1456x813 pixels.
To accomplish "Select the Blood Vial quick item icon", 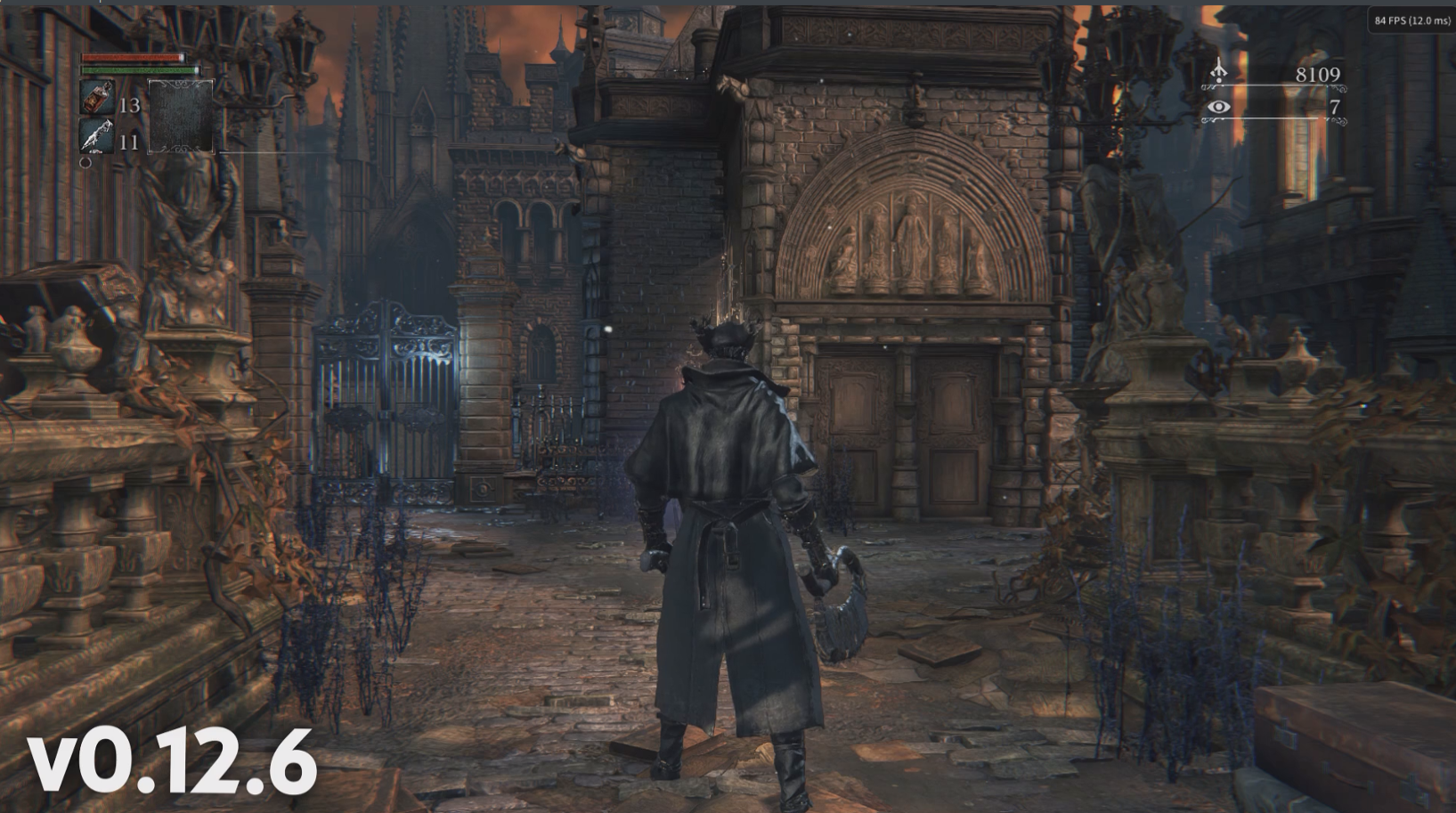I will [97, 96].
